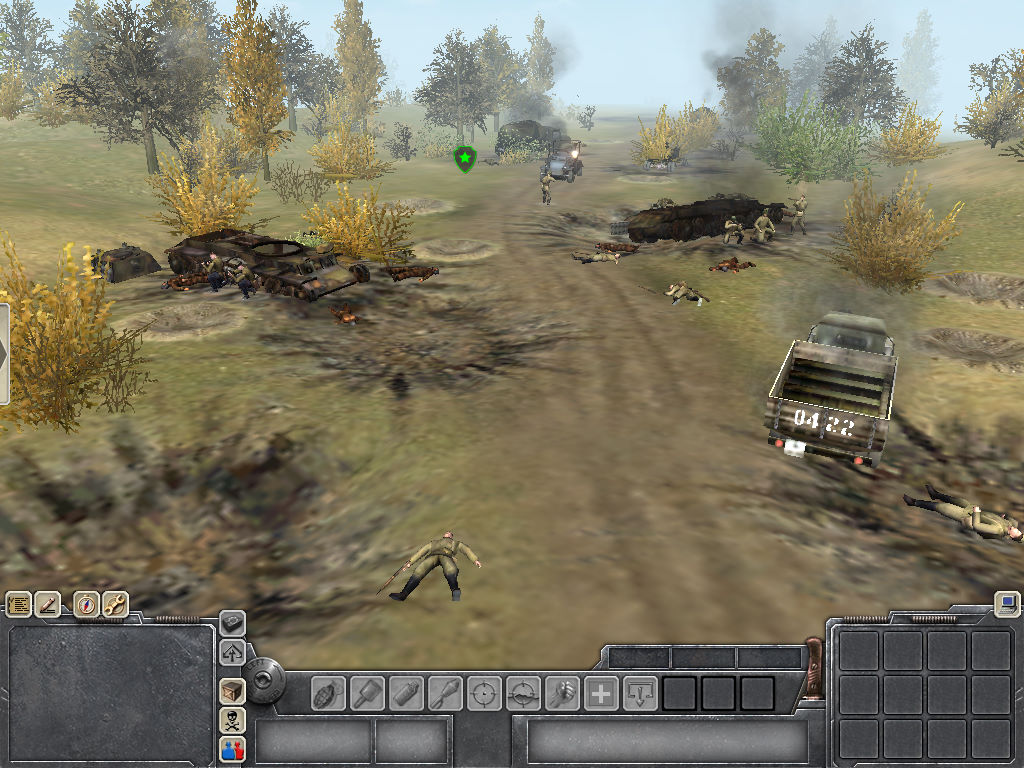Open the computer monitor menu icon
Viewport: 1024px width, 768px height.
pyautogui.click(x=1007, y=603)
